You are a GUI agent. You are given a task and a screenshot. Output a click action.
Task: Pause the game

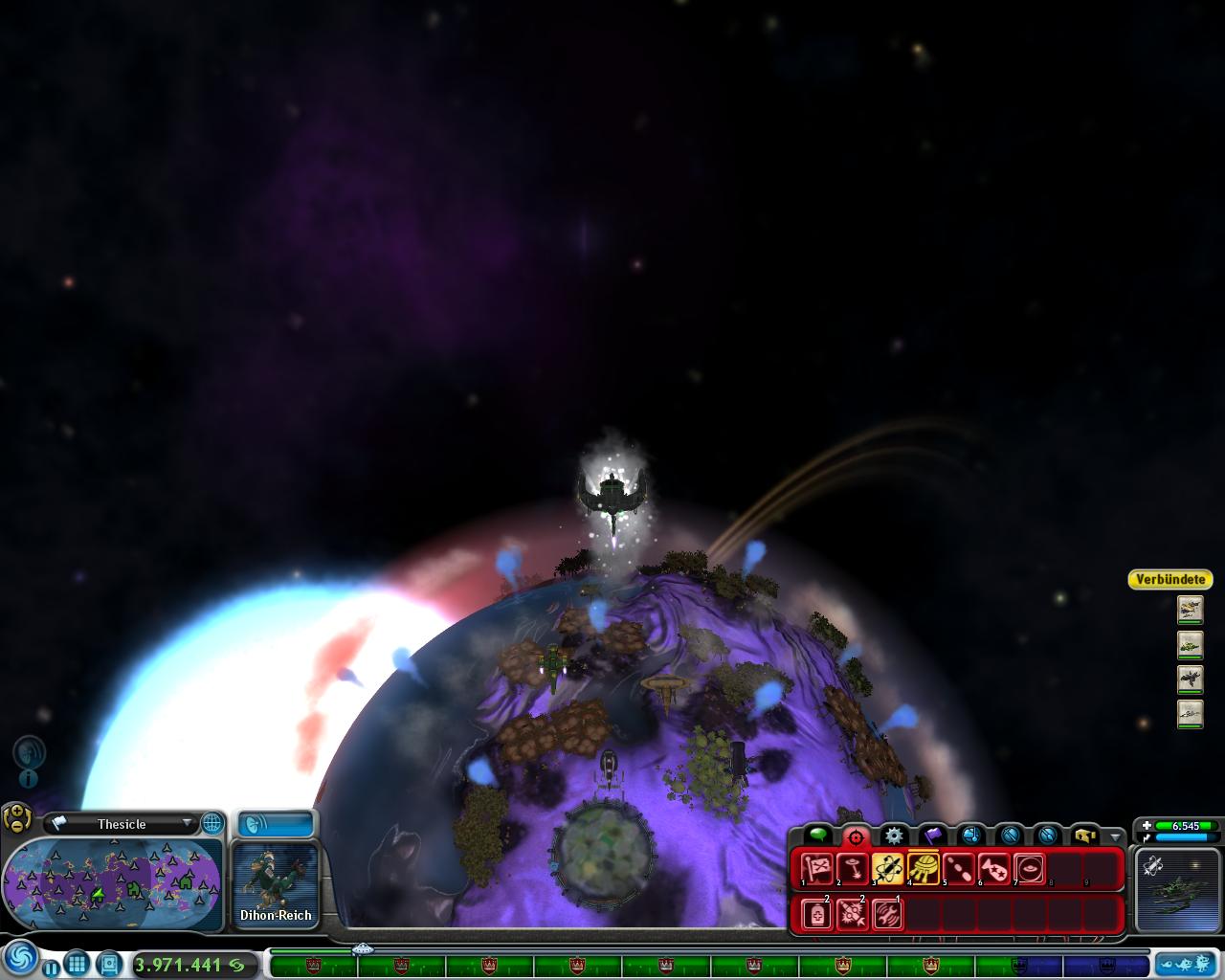51,968
